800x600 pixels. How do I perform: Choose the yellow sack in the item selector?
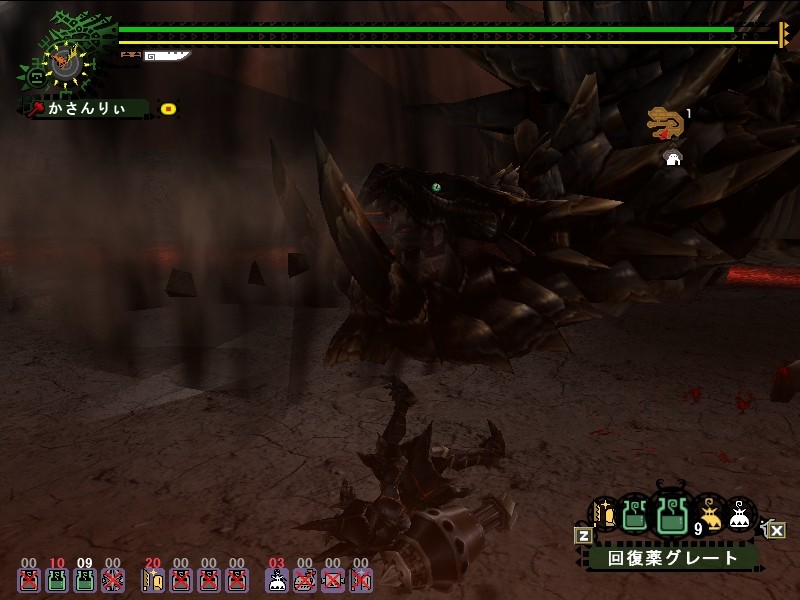(709, 516)
